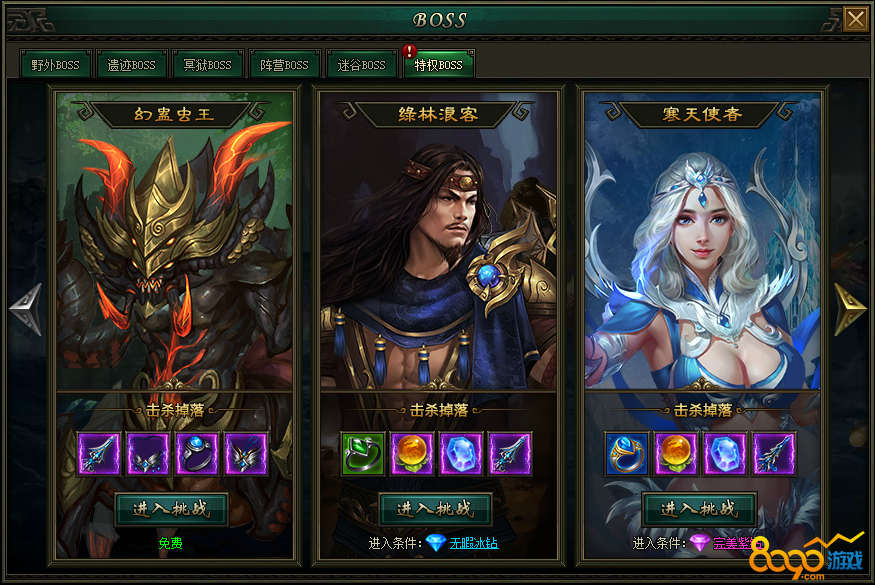Switch to the 阵营BOSS tab
Viewport: 875px width, 585px height.
(284, 65)
